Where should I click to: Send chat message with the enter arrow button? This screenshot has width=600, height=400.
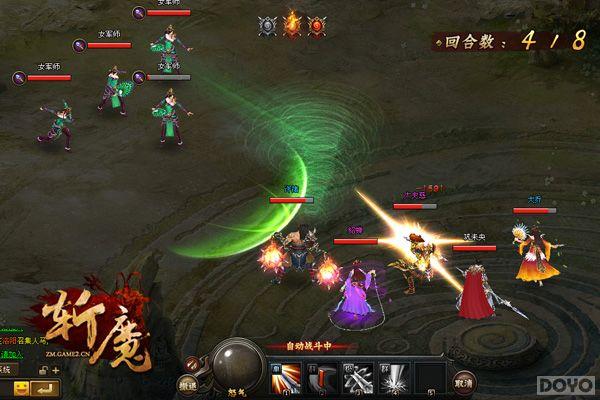tap(45, 386)
